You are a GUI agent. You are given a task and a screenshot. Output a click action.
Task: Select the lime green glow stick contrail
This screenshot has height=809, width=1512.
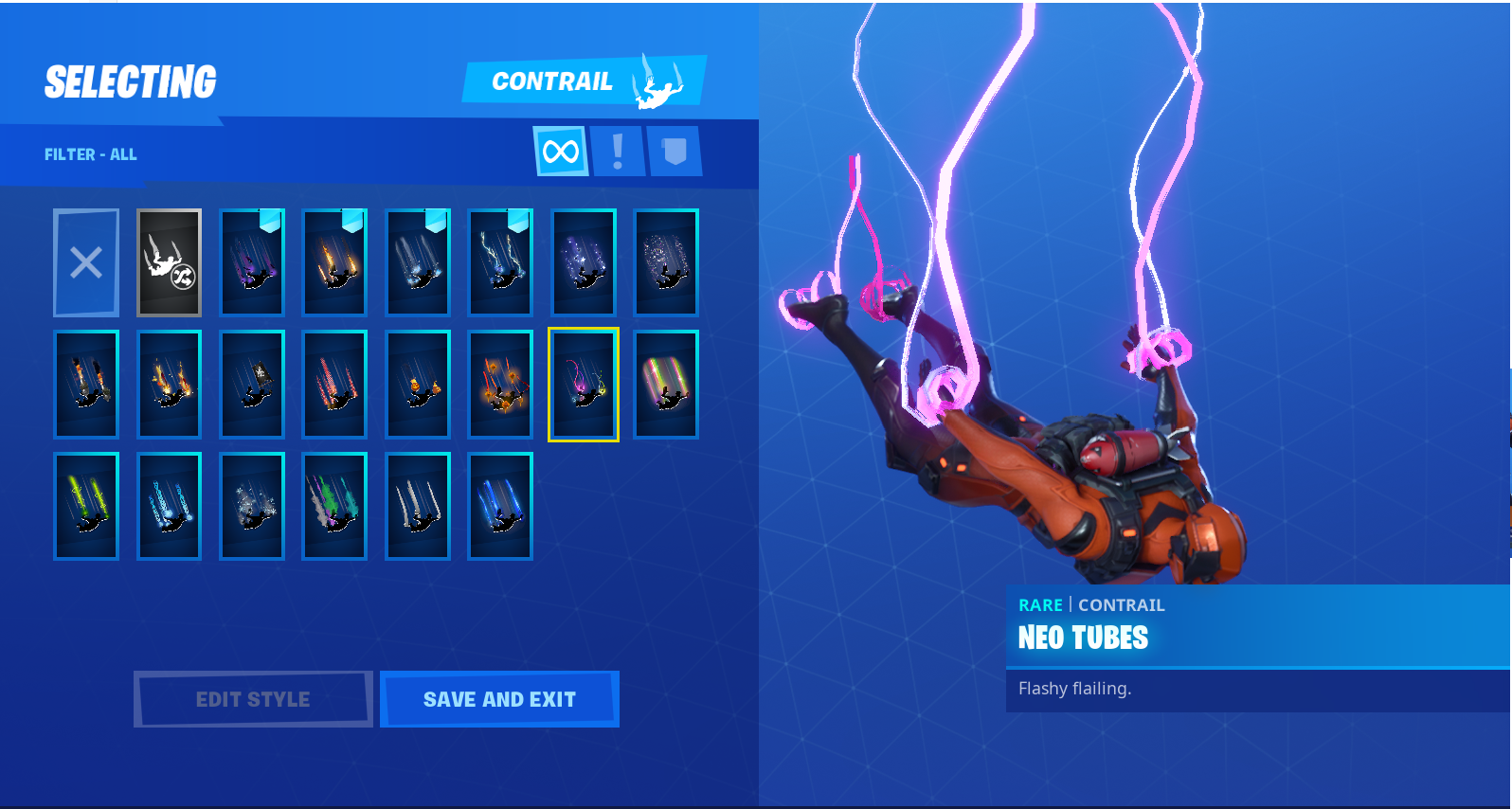86,506
